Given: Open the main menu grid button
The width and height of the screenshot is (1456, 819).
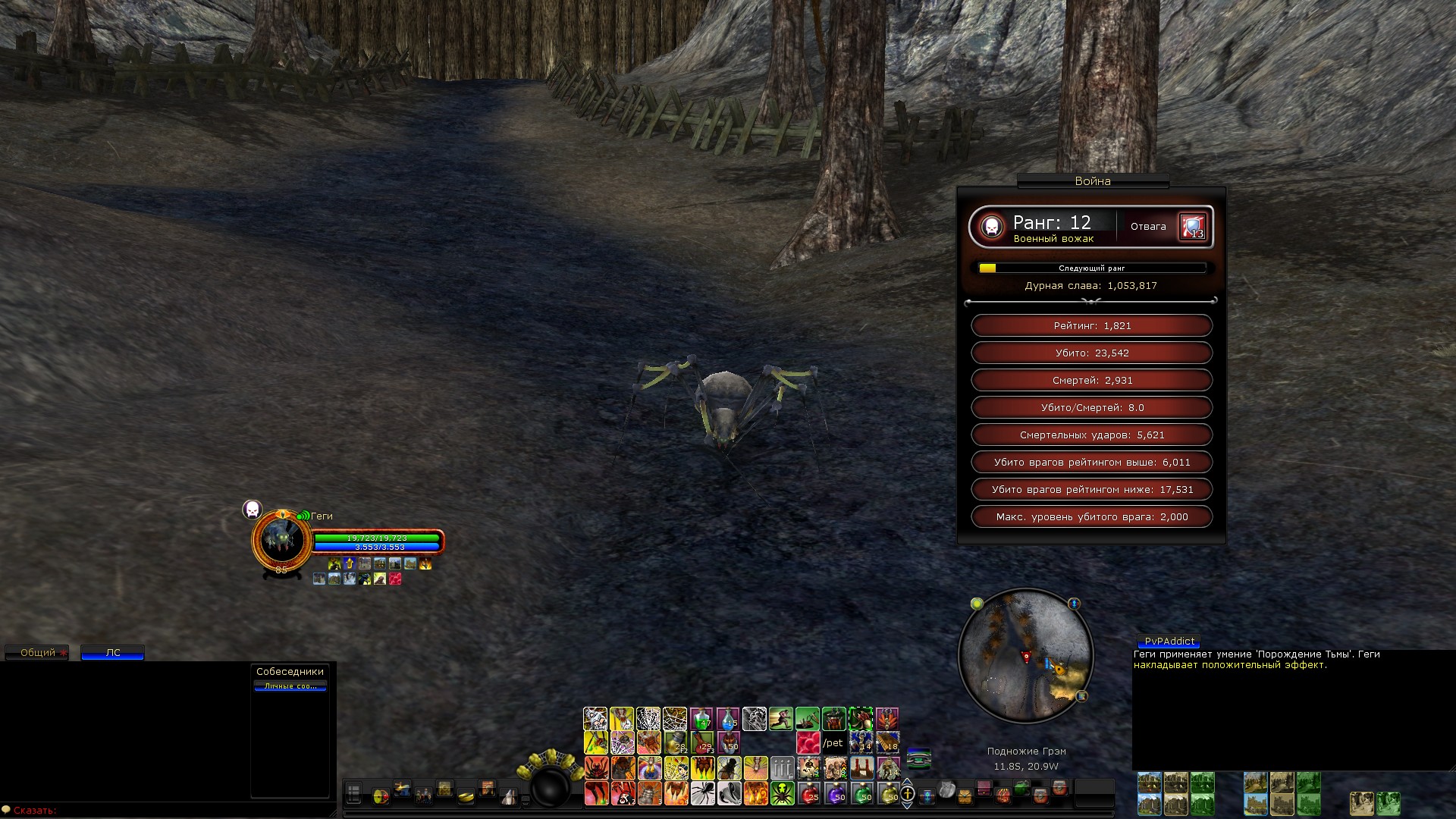Looking at the screenshot, I should tap(353, 794).
